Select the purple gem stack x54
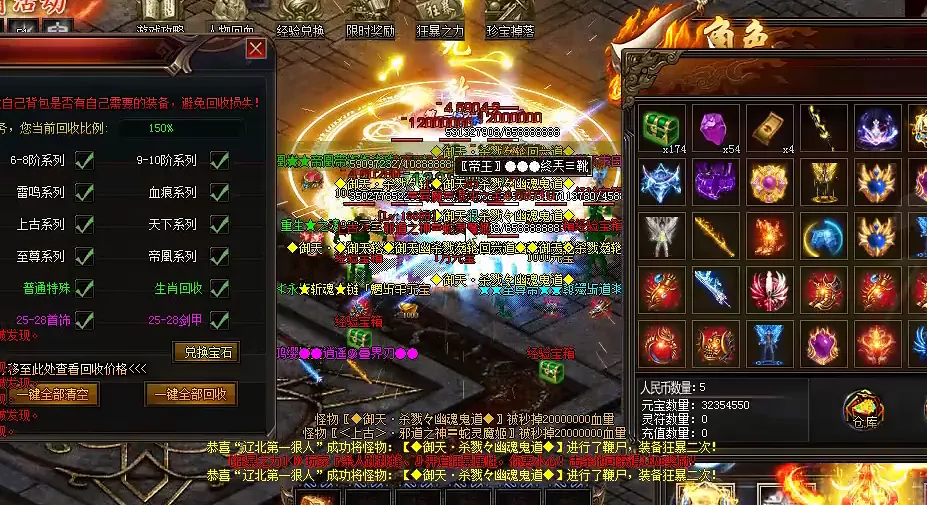 (x=715, y=128)
